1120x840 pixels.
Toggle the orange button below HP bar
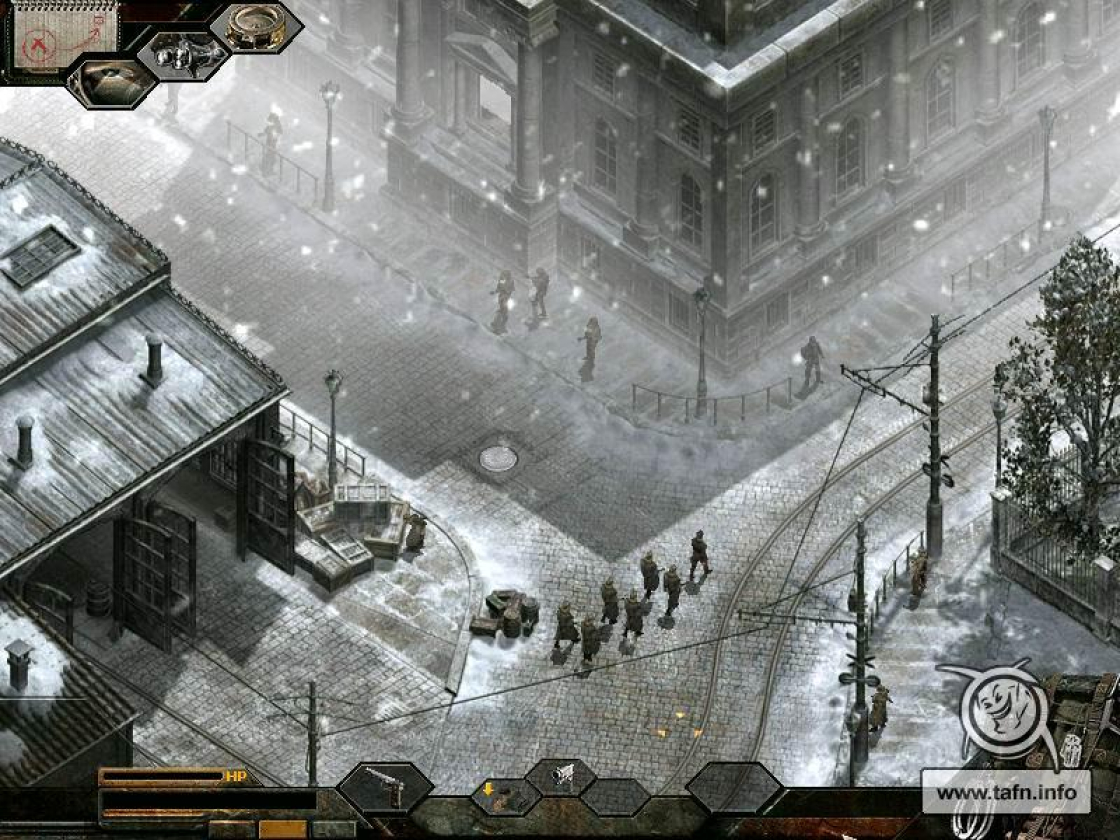pyautogui.click(x=282, y=828)
